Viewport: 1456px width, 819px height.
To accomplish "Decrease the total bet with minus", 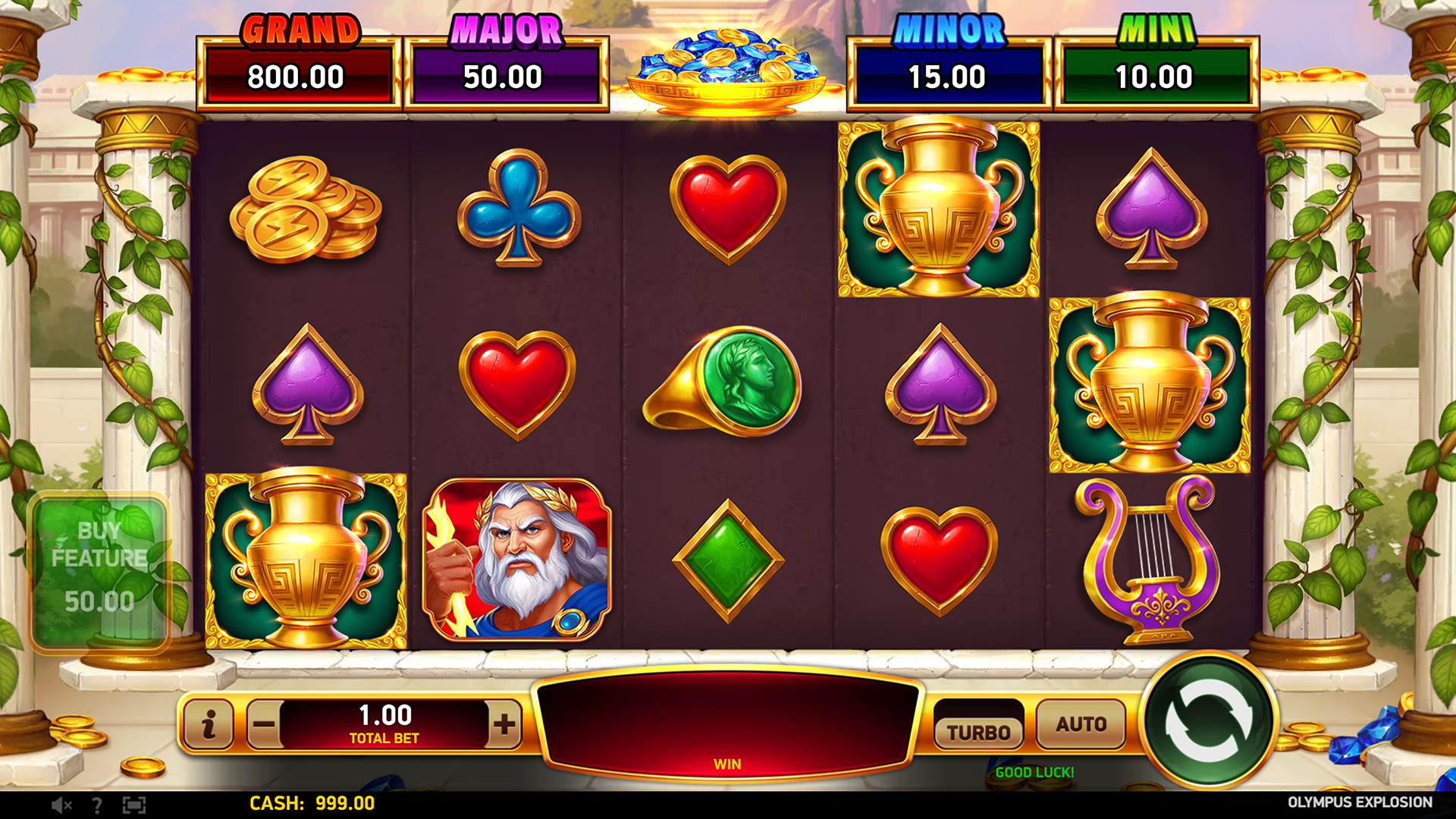I will (264, 724).
